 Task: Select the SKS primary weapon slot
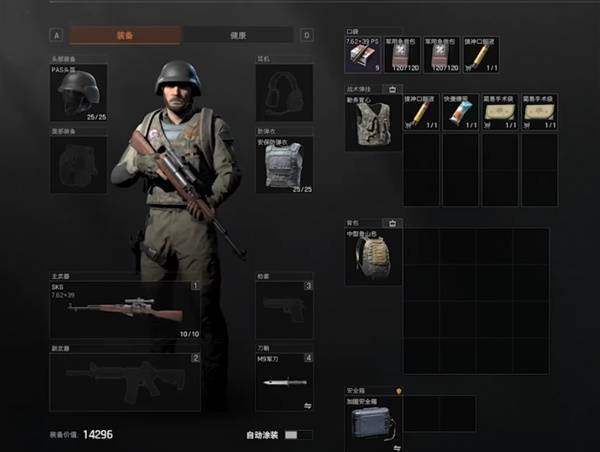[124, 308]
